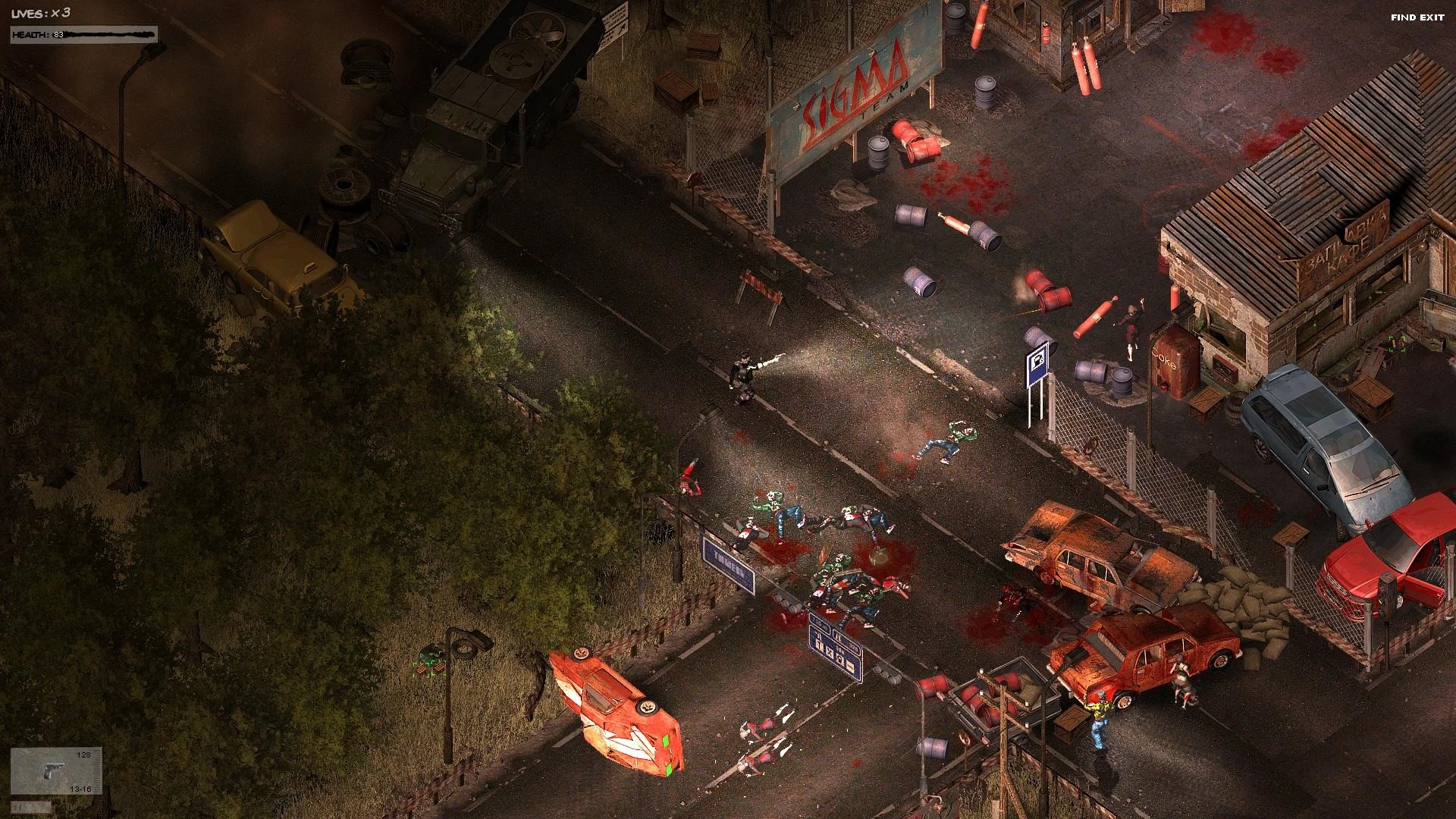The width and height of the screenshot is (1456, 819).
Task: Click the FIND EXIT objective text
Action: click(1417, 15)
